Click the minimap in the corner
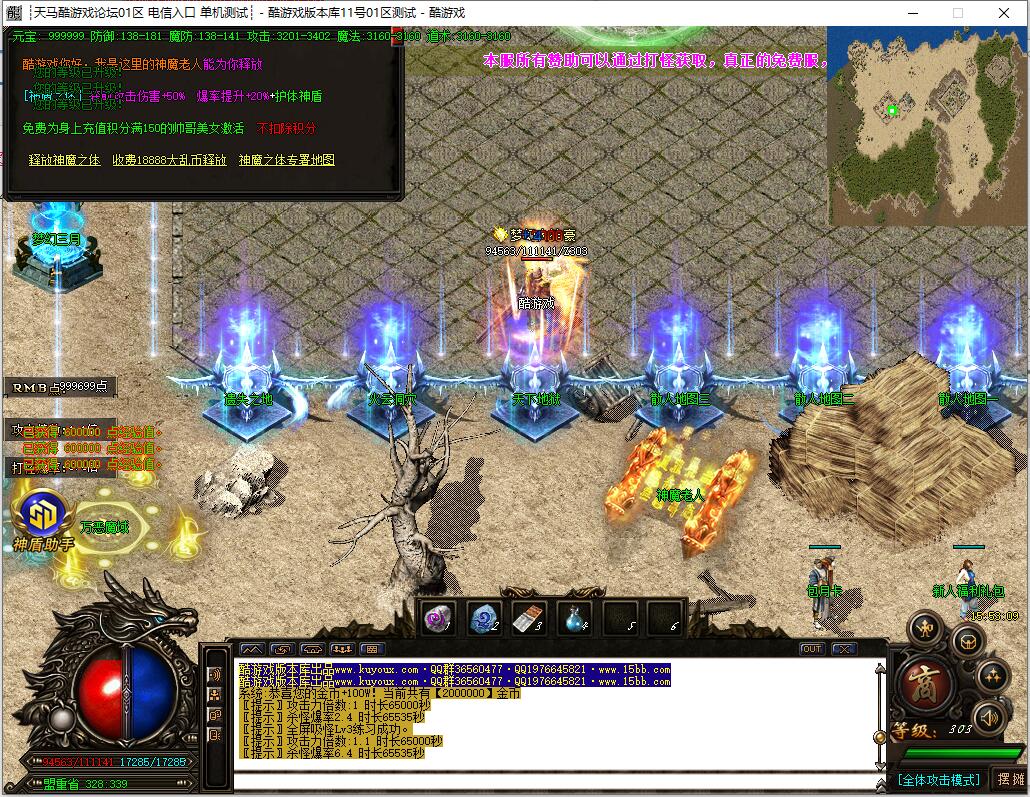Image resolution: width=1030 pixels, height=797 pixels. pyautogui.click(x=927, y=126)
